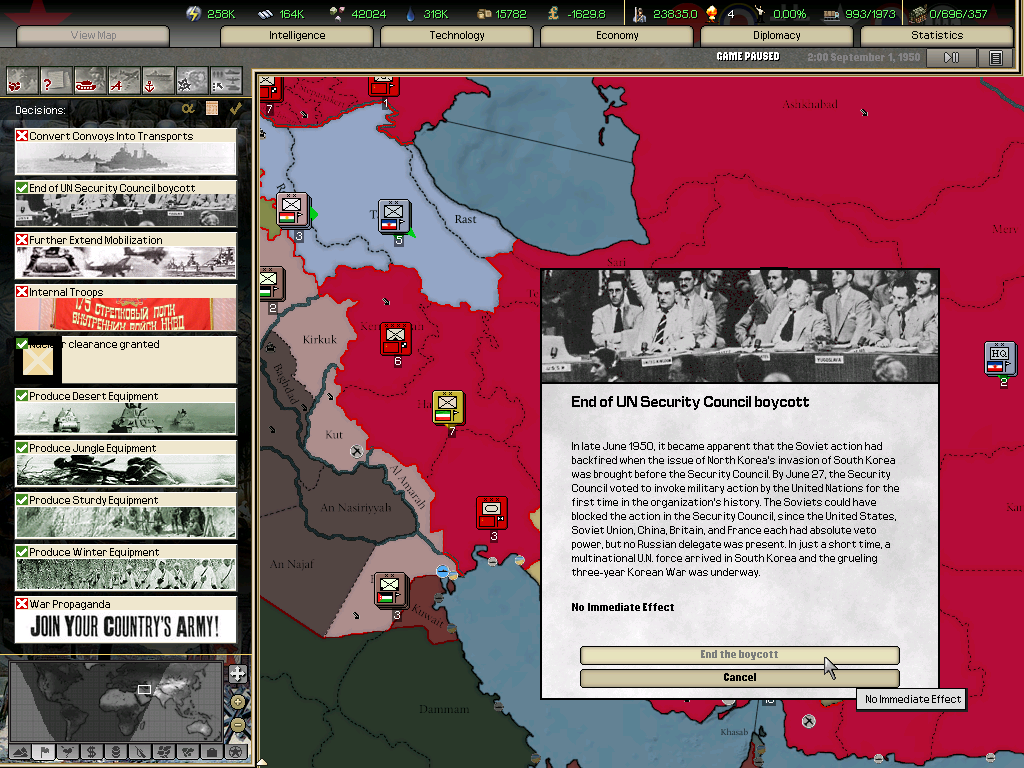Open the Intelligence tab
Image resolution: width=1024 pixels, height=768 pixels.
297,36
